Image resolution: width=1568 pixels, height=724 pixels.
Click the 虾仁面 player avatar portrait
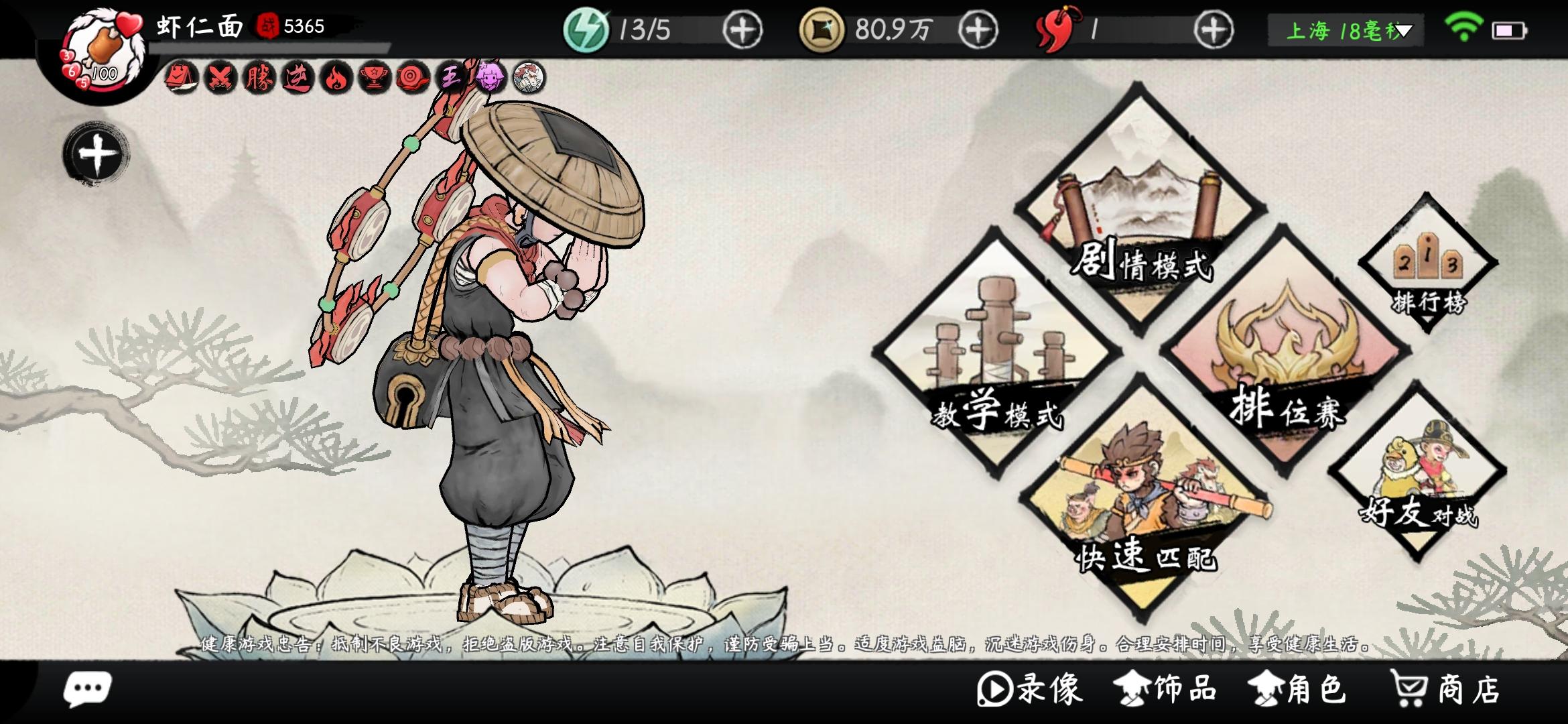pyautogui.click(x=101, y=47)
